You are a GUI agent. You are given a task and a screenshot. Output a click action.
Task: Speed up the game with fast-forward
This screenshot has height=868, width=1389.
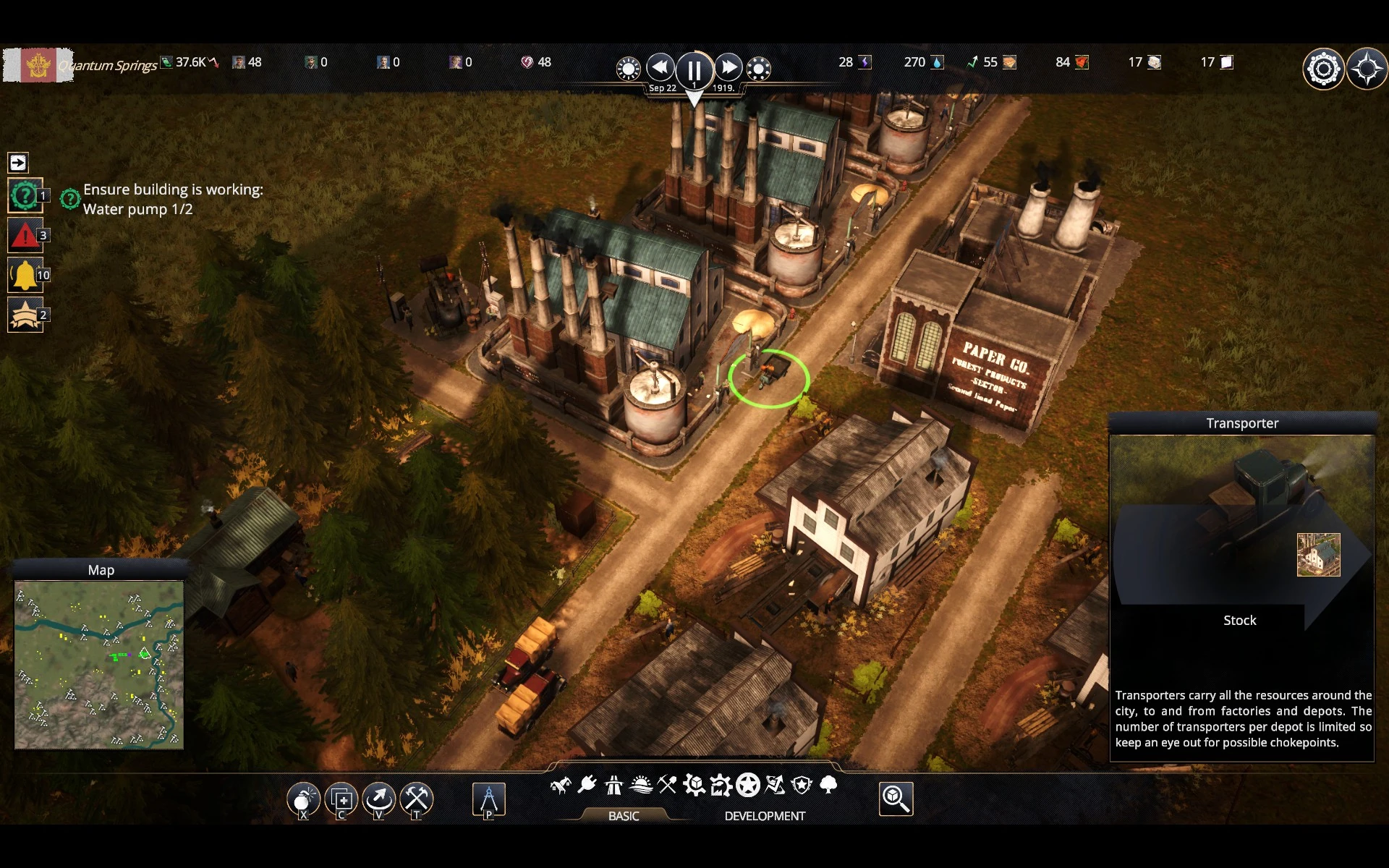point(728,68)
